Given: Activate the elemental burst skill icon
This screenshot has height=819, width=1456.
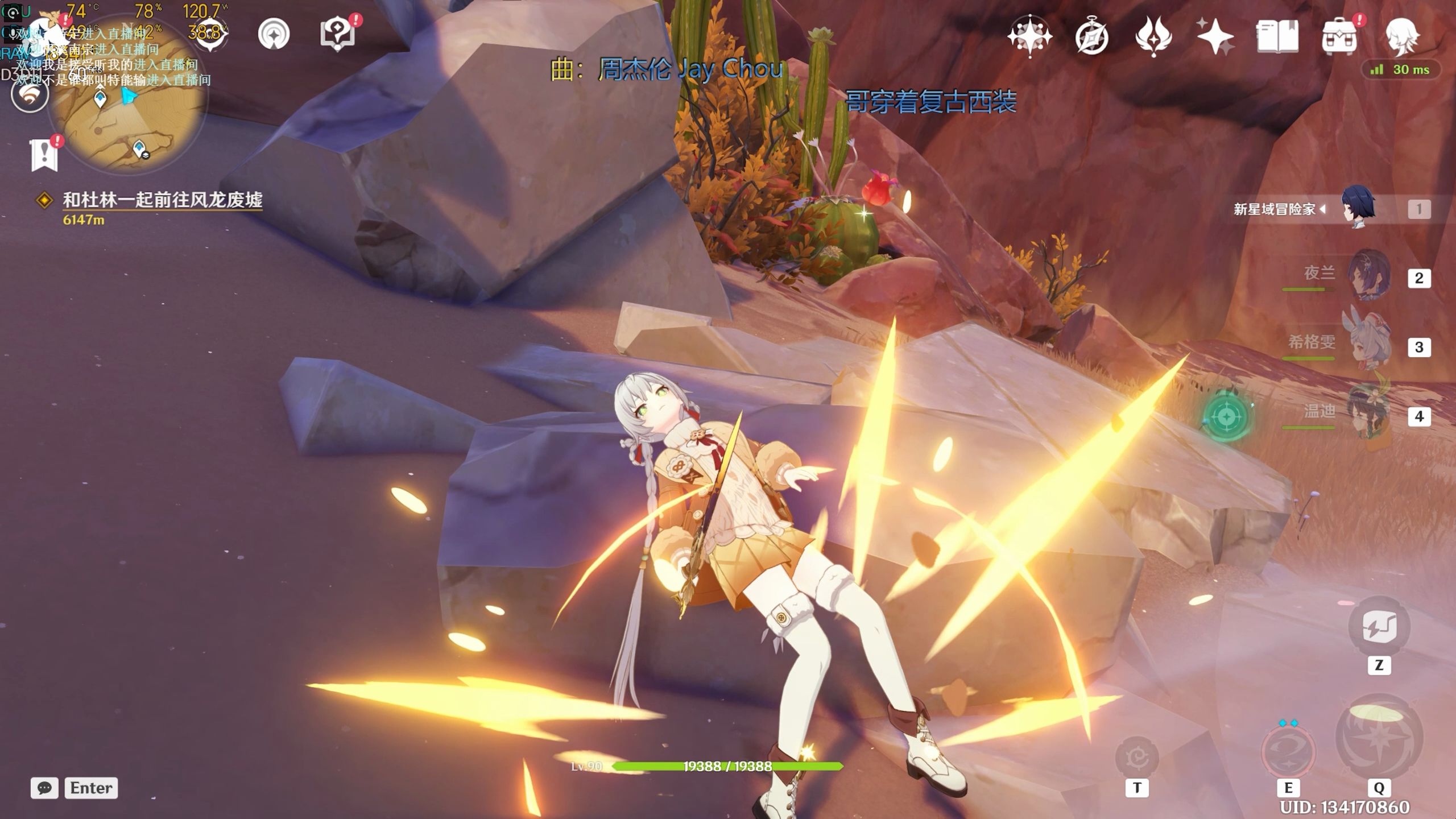Looking at the screenshot, I should click(x=1378, y=738).
